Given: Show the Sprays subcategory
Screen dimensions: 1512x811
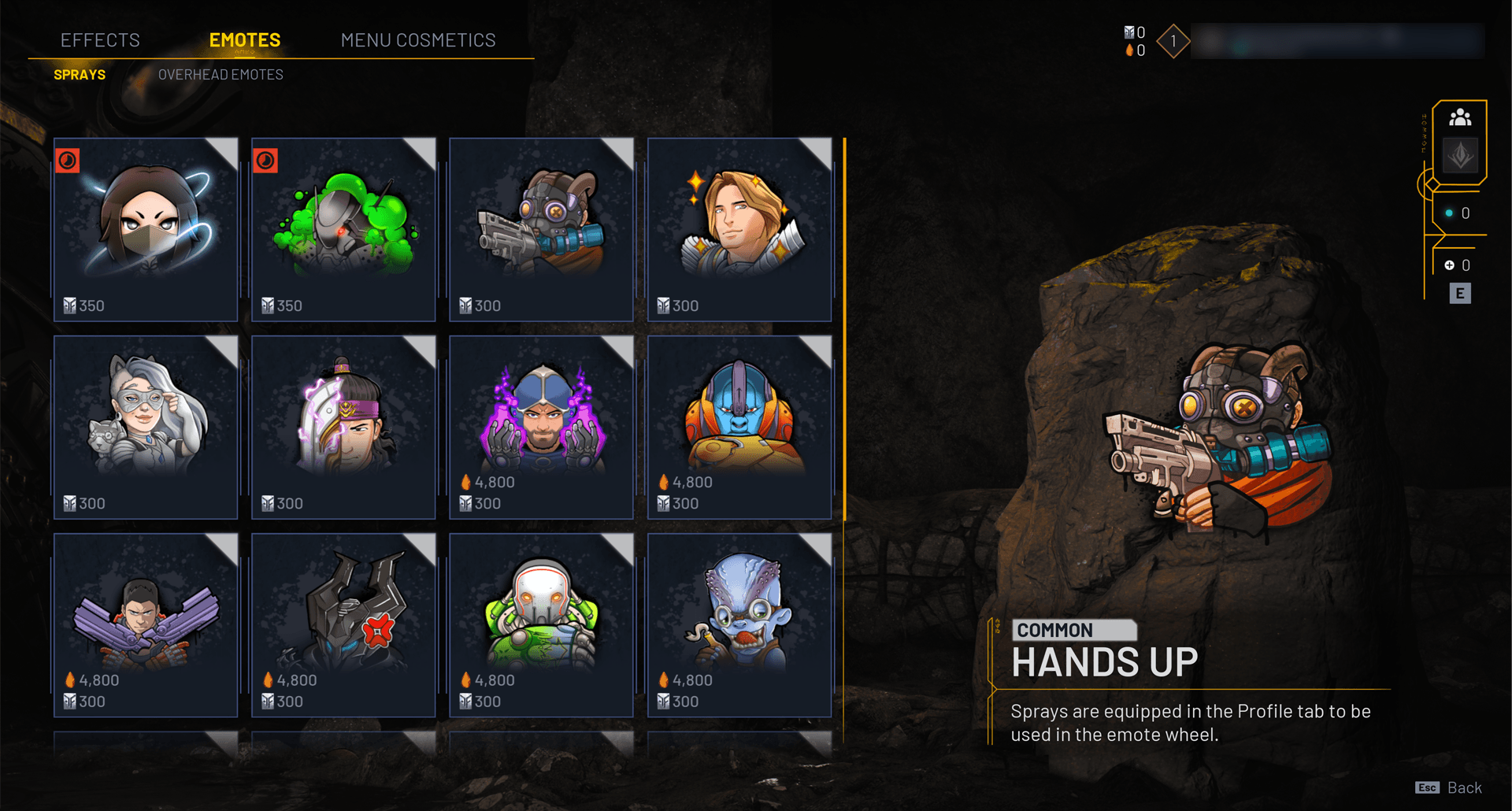Looking at the screenshot, I should tap(80, 75).
